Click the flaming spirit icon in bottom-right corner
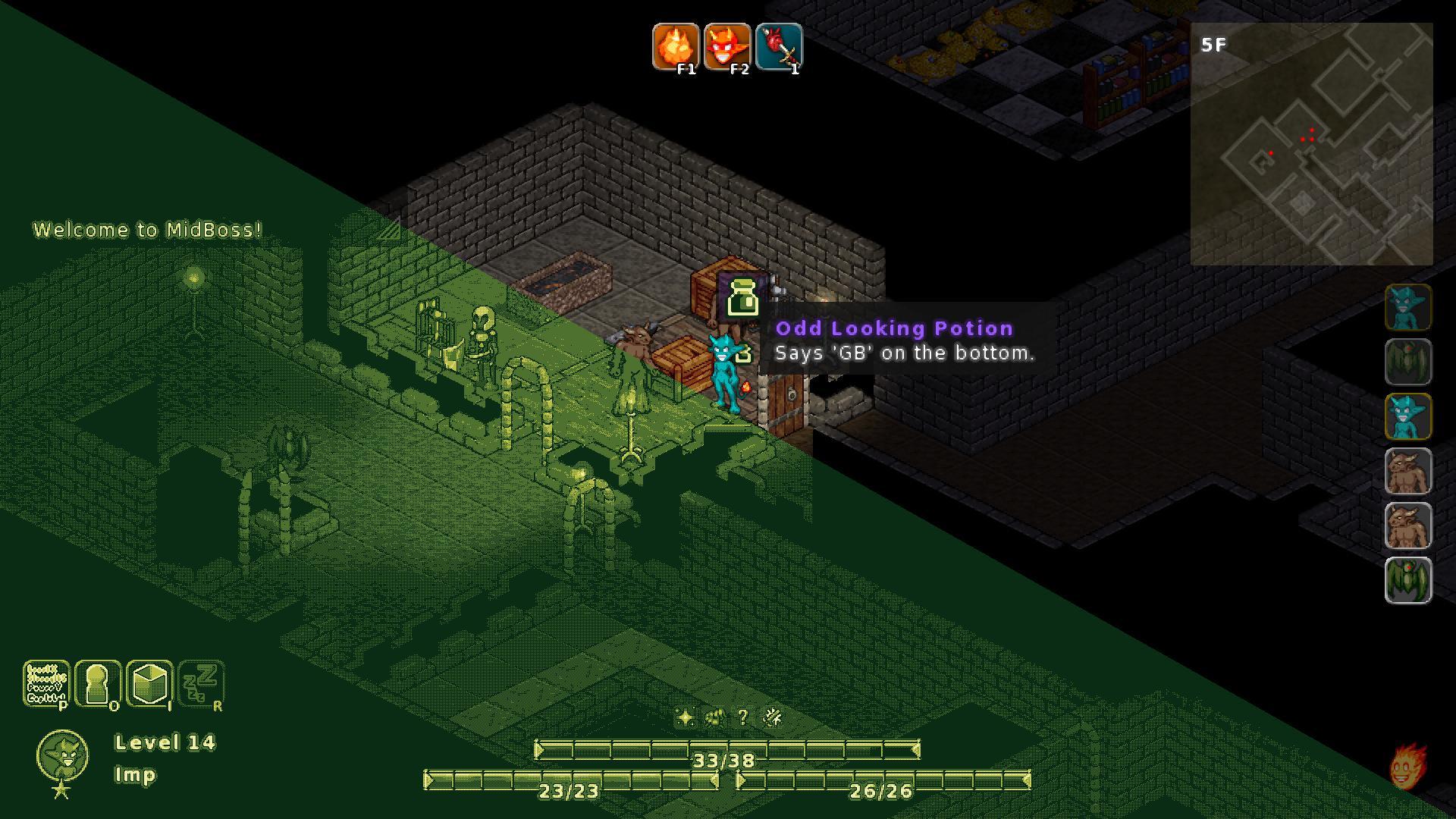 tap(1407, 764)
